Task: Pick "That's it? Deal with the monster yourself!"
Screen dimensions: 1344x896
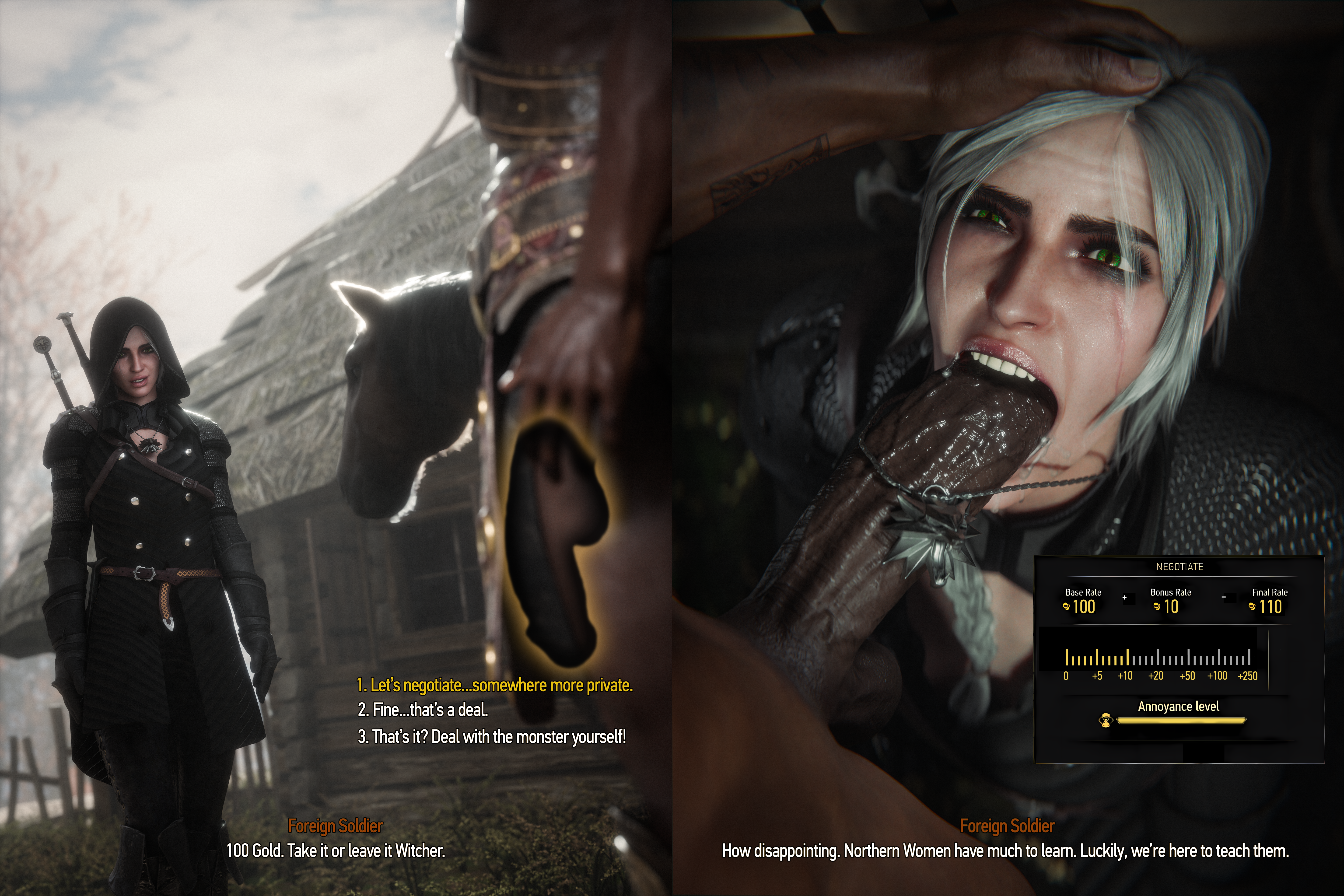Action: pos(491,737)
